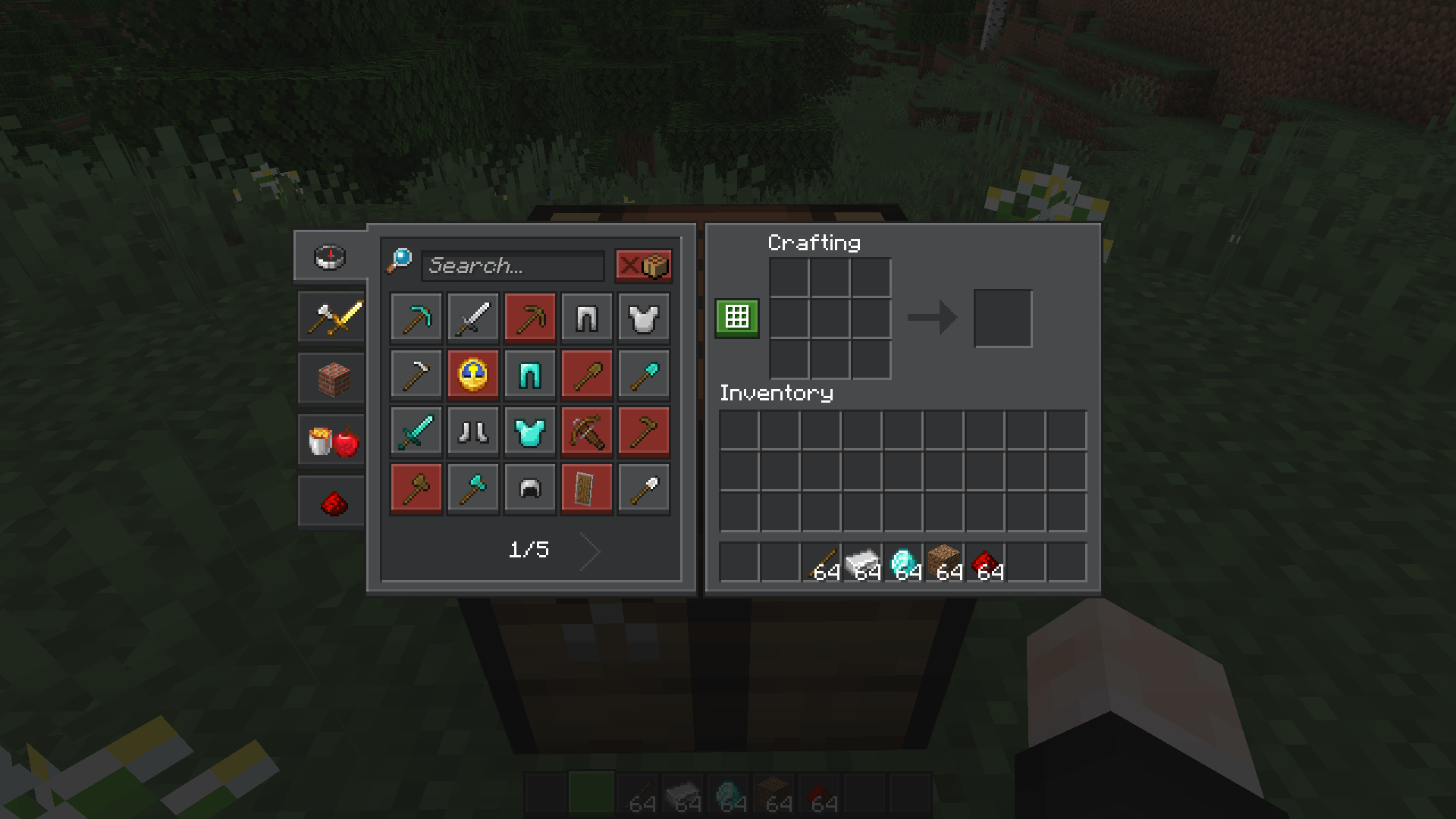Select the clock recipe
Screen dimensions: 1456x819
click(472, 374)
